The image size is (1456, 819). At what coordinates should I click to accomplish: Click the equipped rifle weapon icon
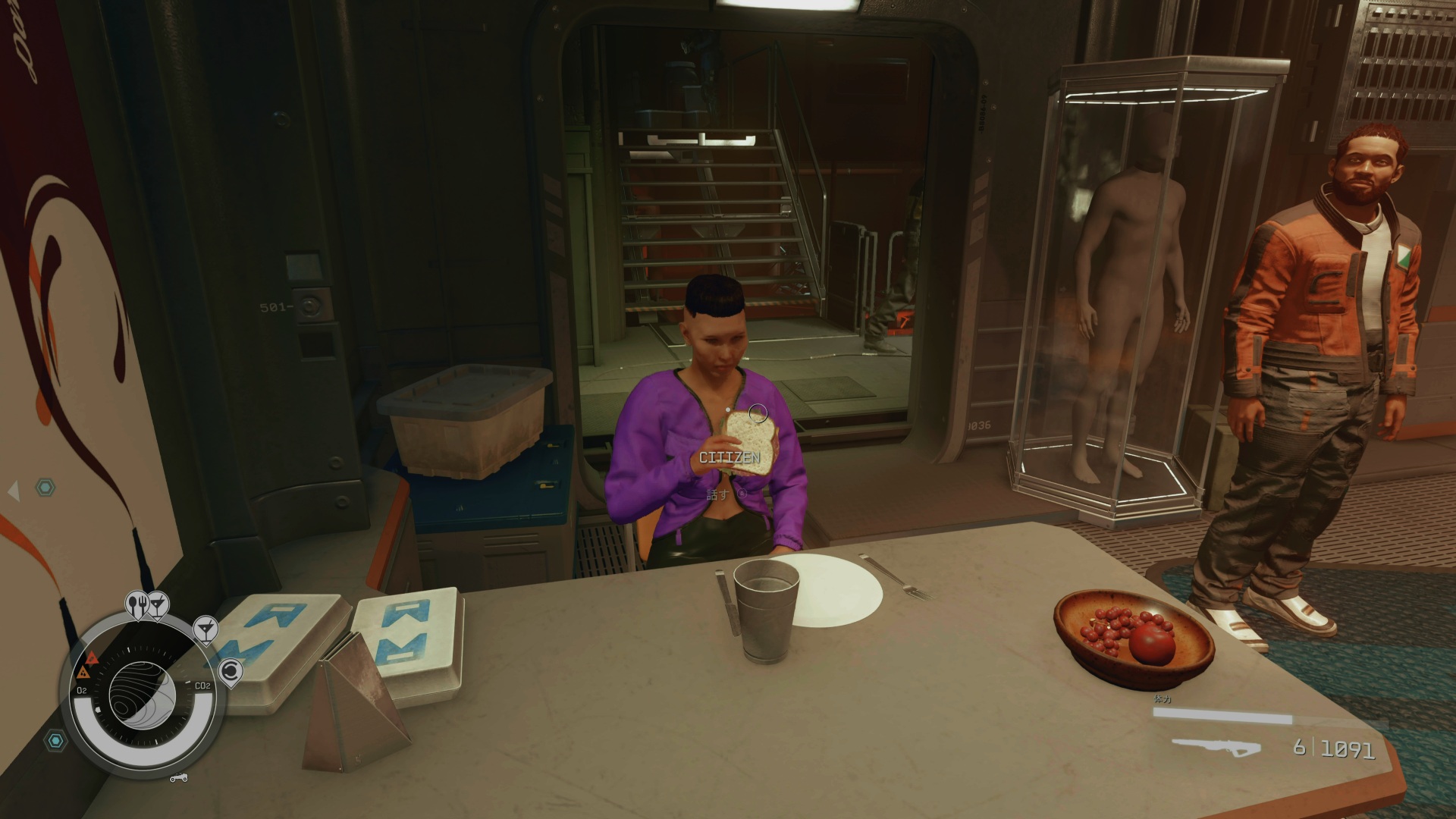1216,748
